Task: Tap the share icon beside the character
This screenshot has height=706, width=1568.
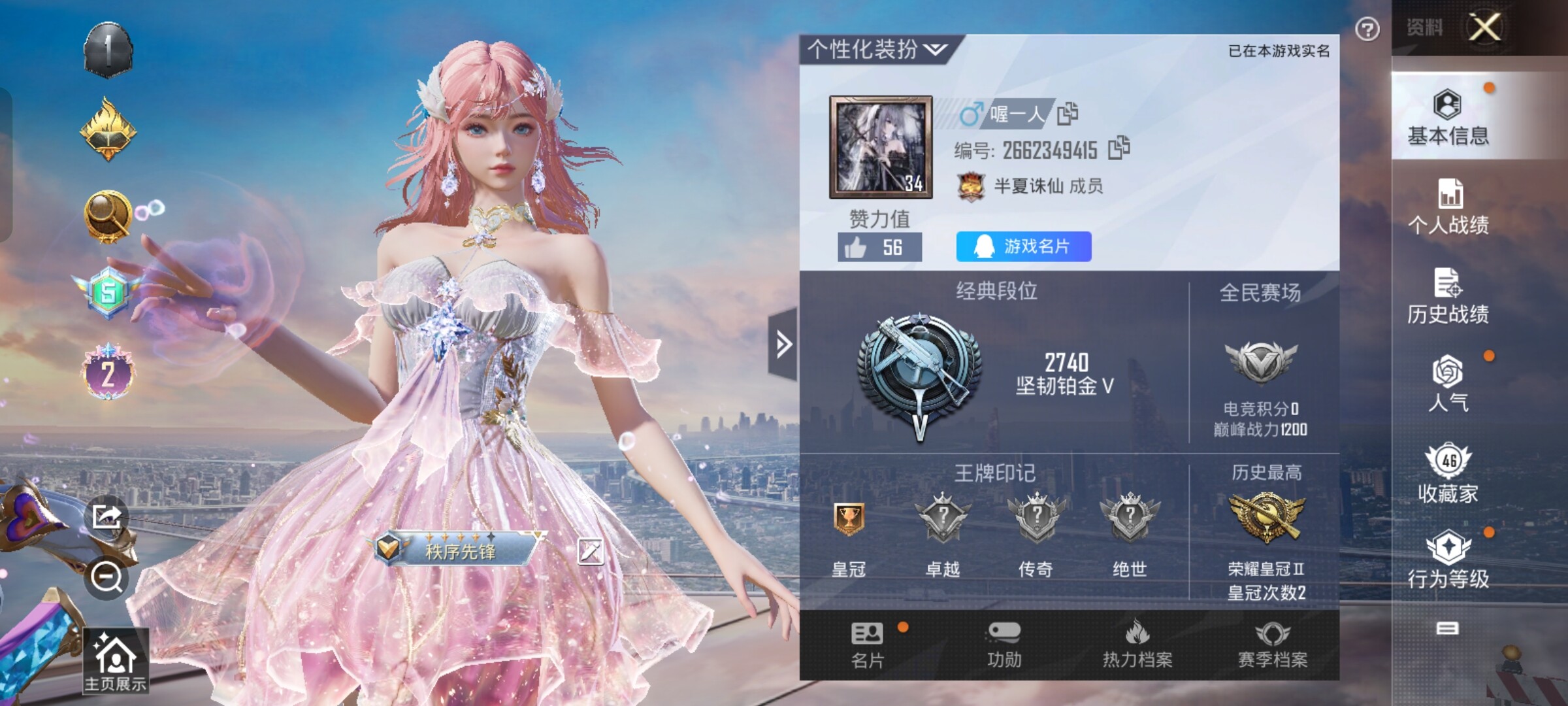Action: pyautogui.click(x=106, y=517)
